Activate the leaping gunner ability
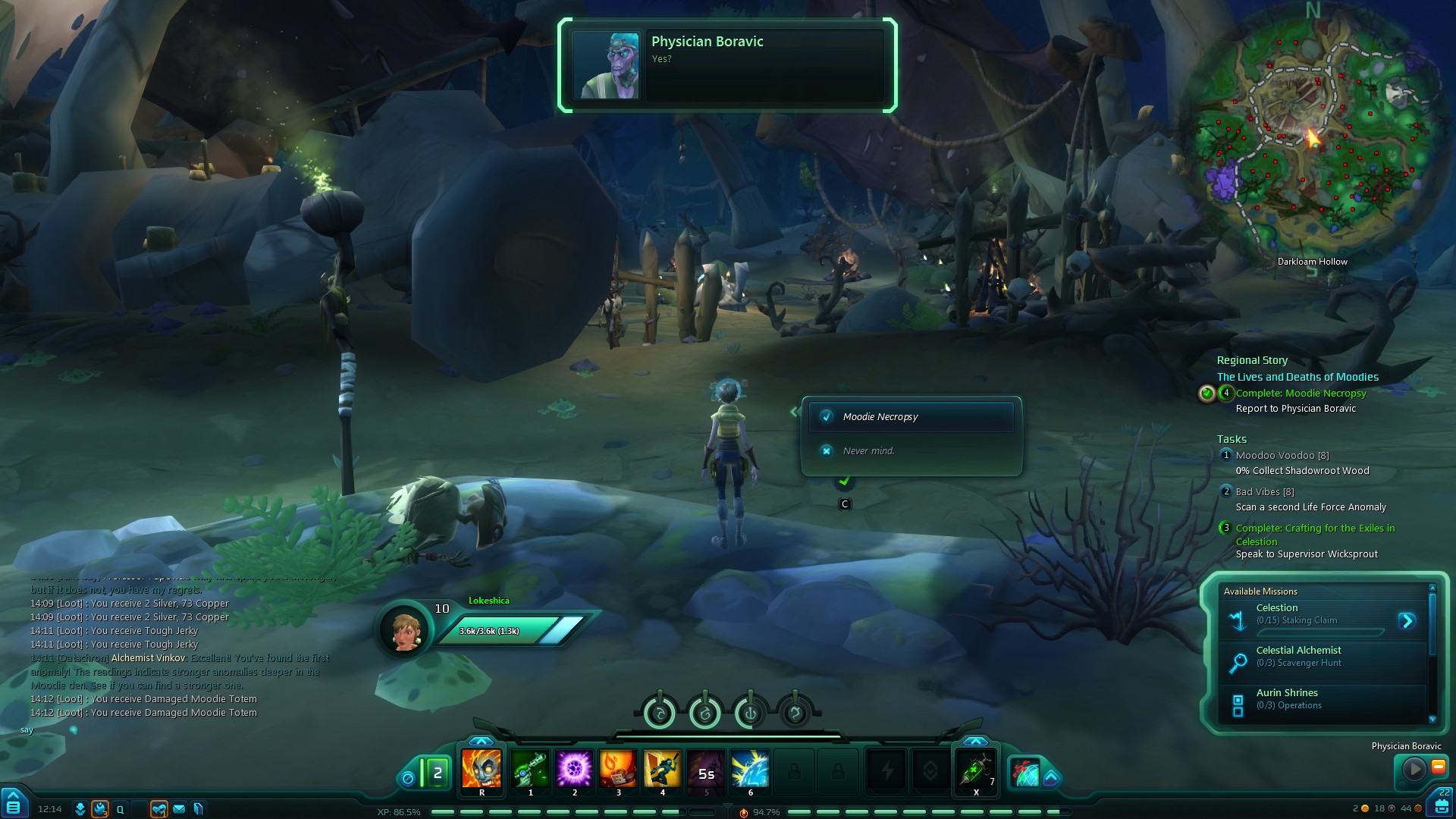The height and width of the screenshot is (819, 1456). point(662,769)
